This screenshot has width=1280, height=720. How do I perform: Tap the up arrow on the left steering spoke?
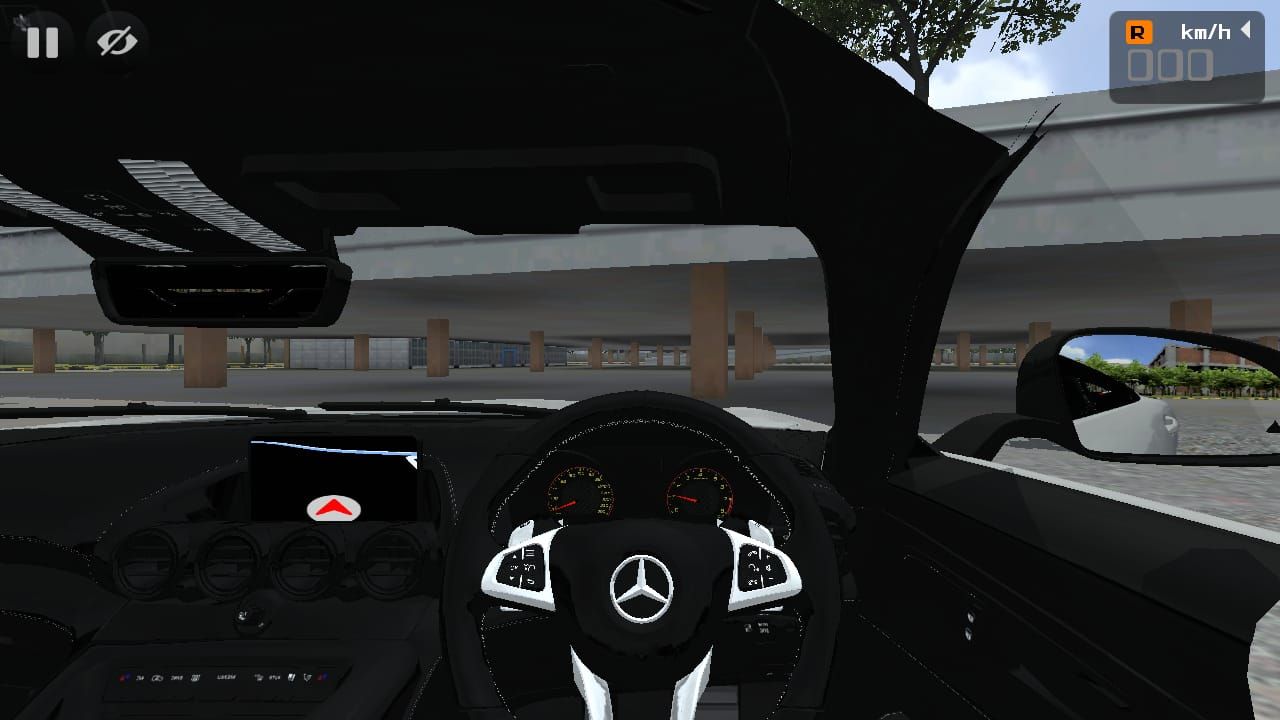[x=513, y=555]
